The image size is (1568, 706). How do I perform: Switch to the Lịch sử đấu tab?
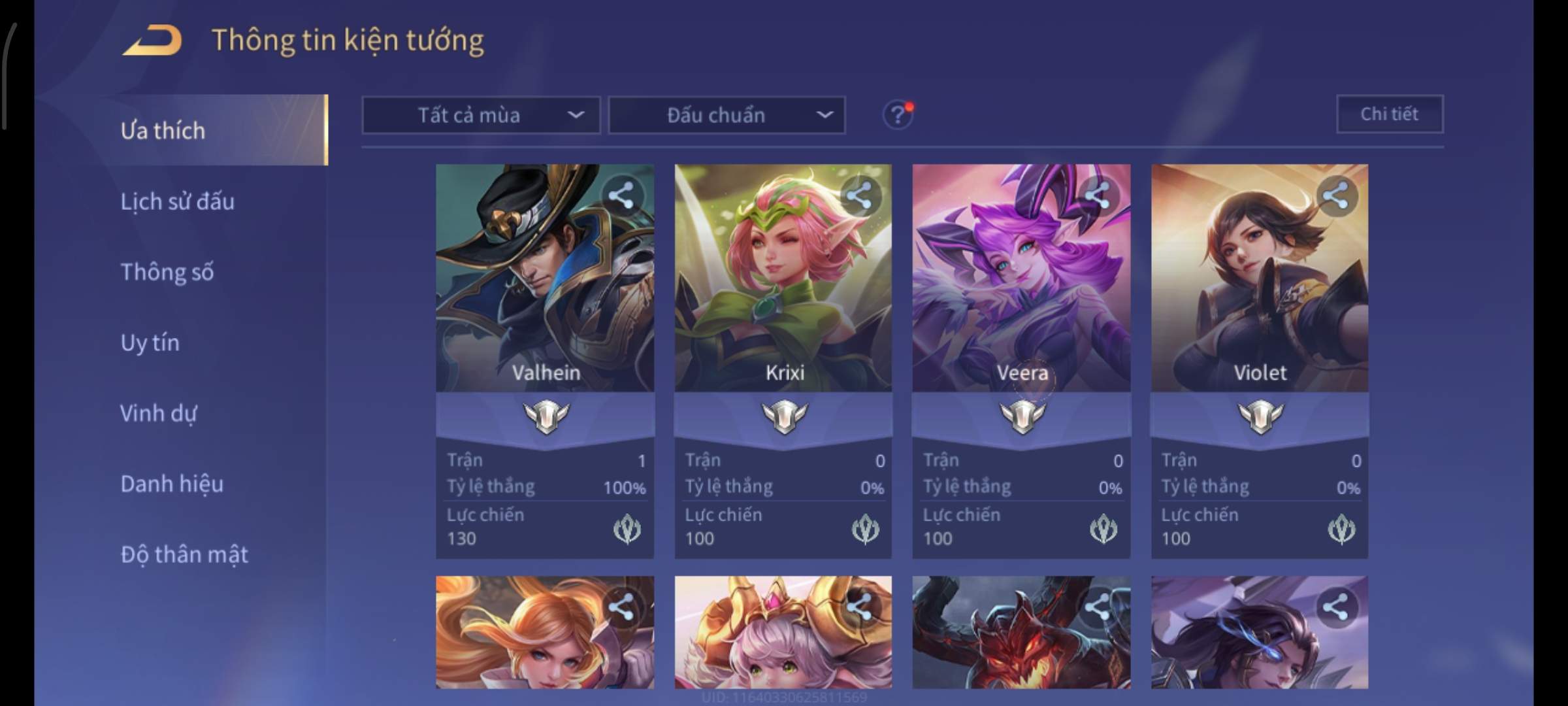coord(177,201)
